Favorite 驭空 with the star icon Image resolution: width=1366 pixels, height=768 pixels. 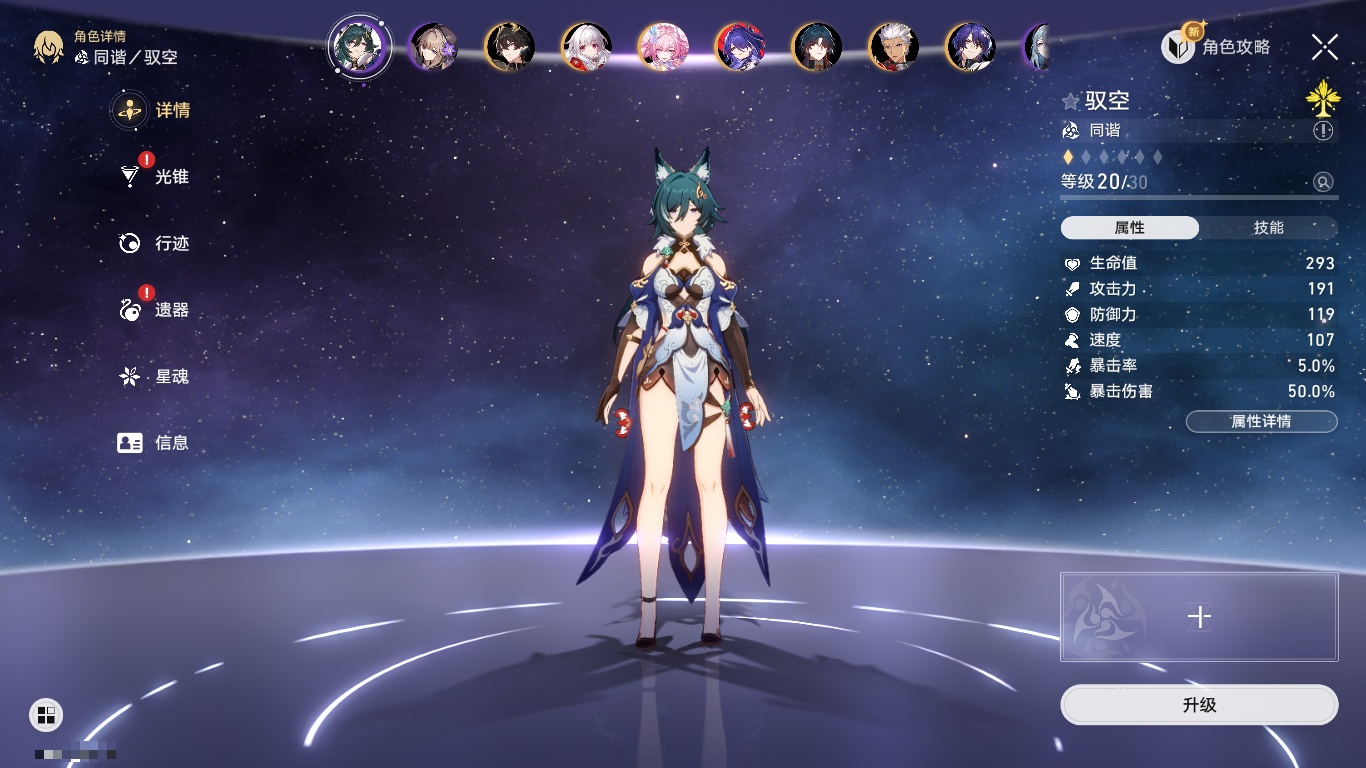tap(1071, 101)
